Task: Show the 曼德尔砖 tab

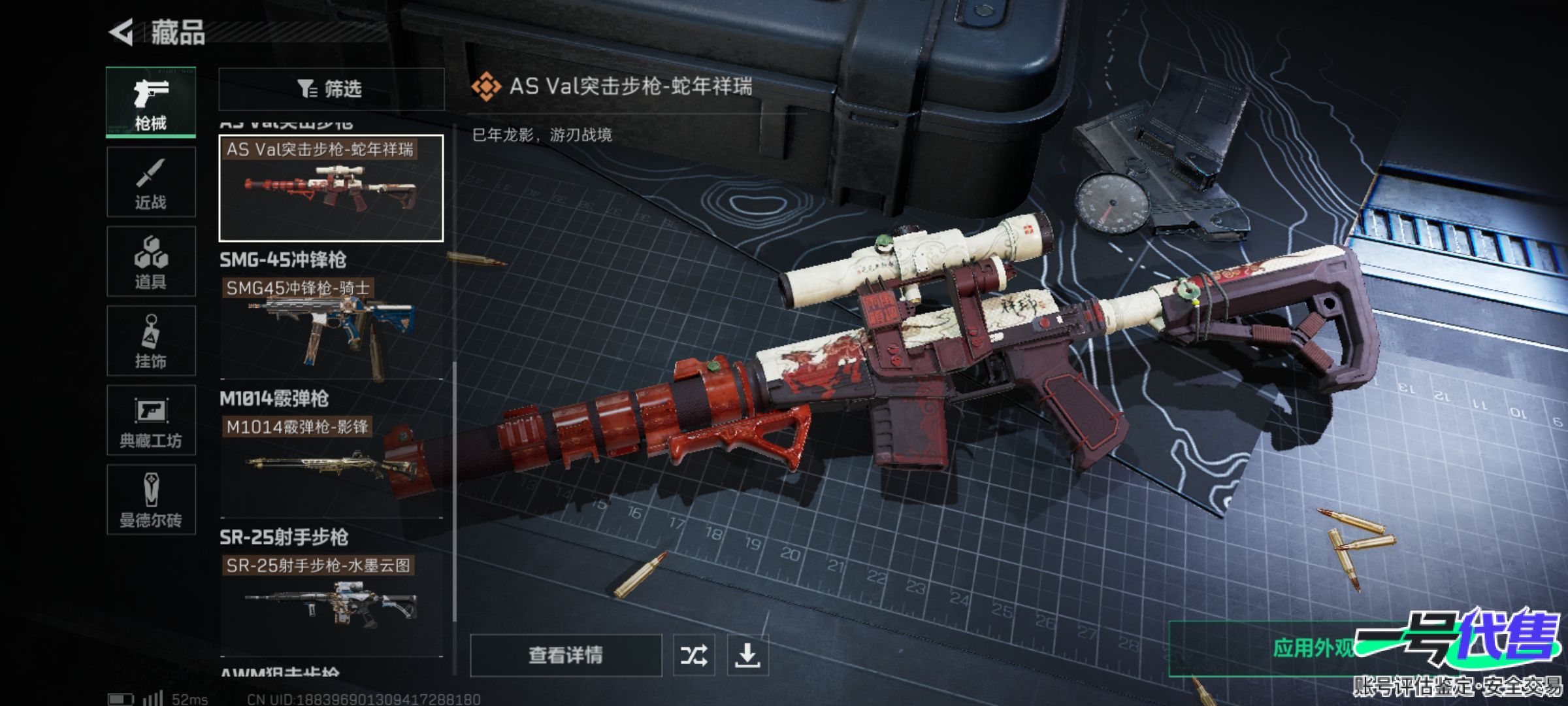Action: (151, 500)
